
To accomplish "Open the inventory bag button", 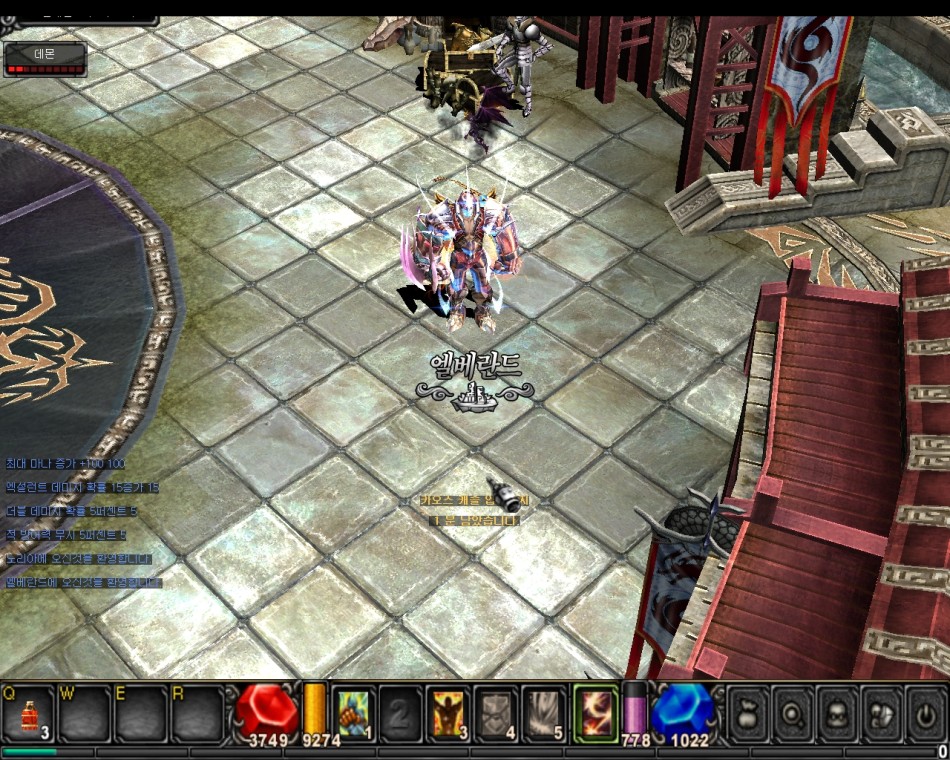I will [x=748, y=714].
